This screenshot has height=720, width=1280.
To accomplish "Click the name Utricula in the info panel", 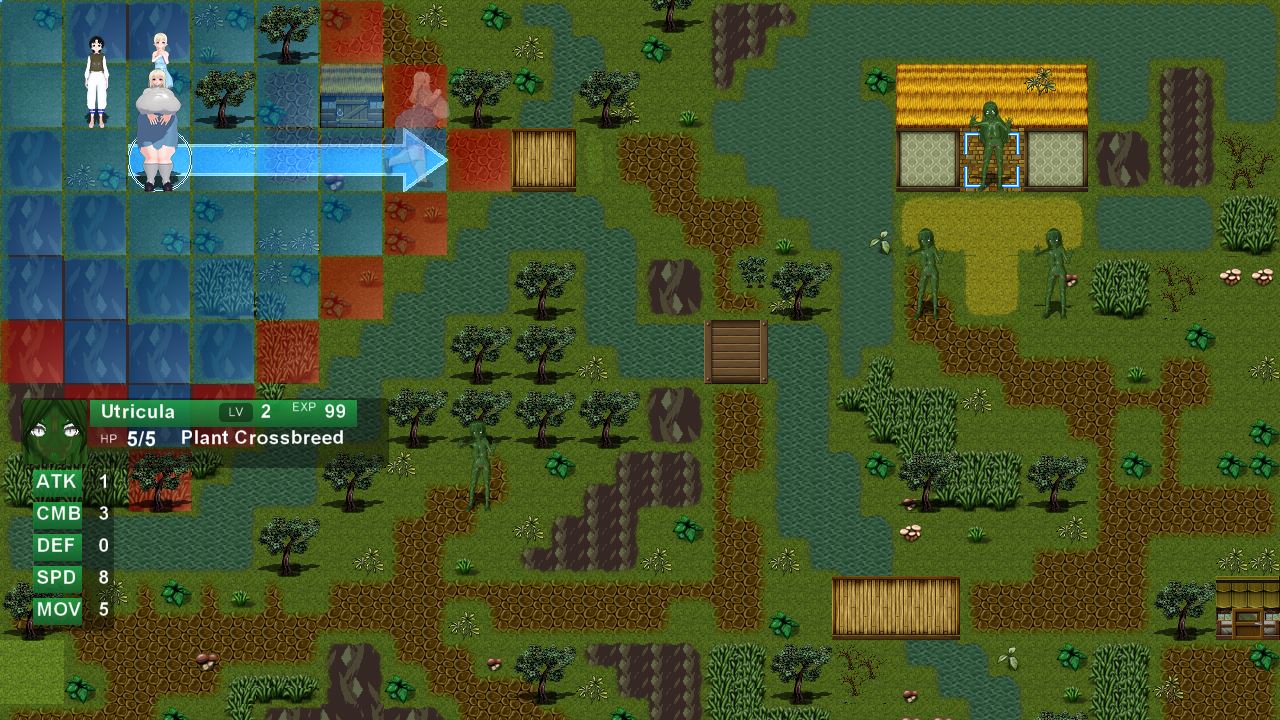I will click(x=137, y=411).
